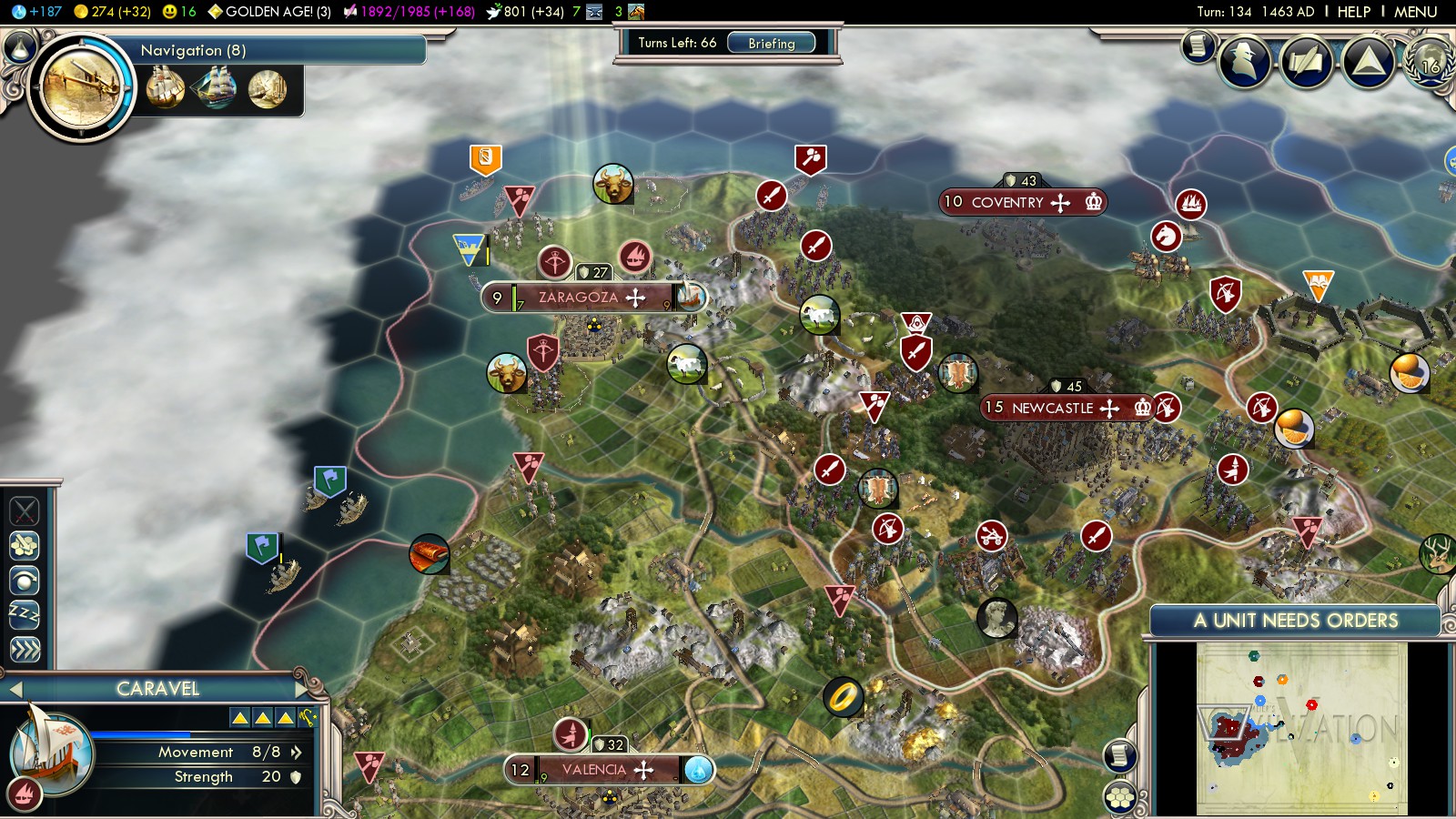The height and width of the screenshot is (819, 1456).
Task: Click the 'A Unit Needs Orders' button
Action: 1295,621
